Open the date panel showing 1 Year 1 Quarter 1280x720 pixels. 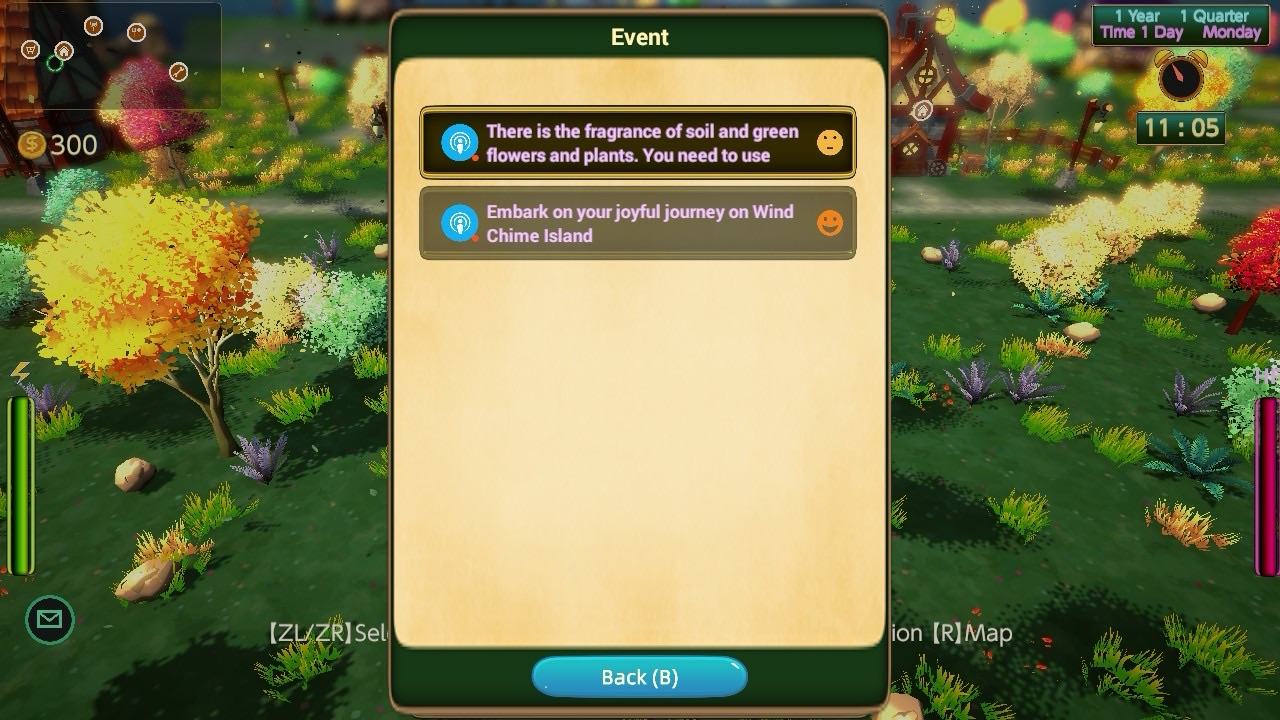tap(1180, 24)
